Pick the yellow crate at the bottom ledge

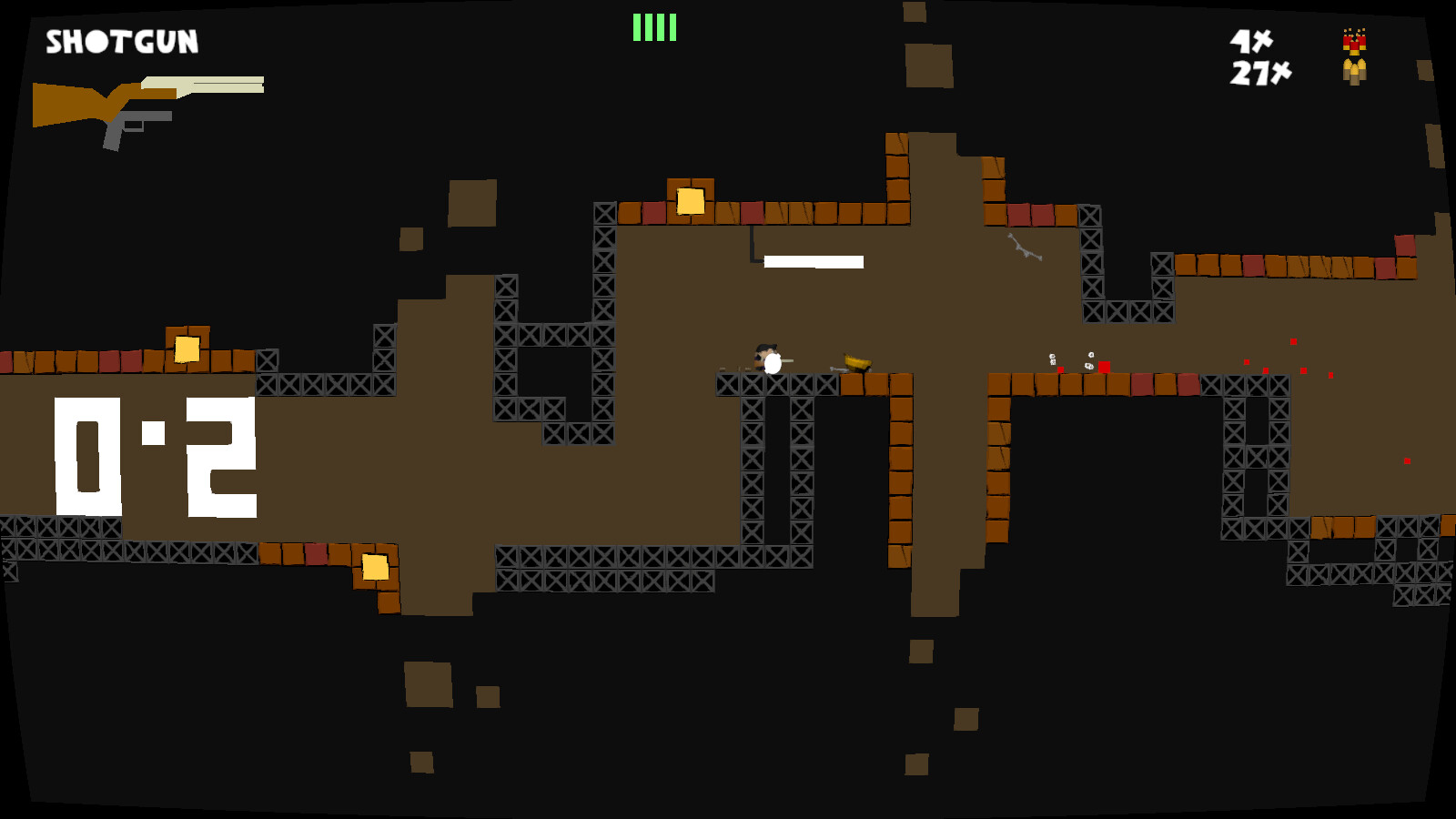point(374,565)
